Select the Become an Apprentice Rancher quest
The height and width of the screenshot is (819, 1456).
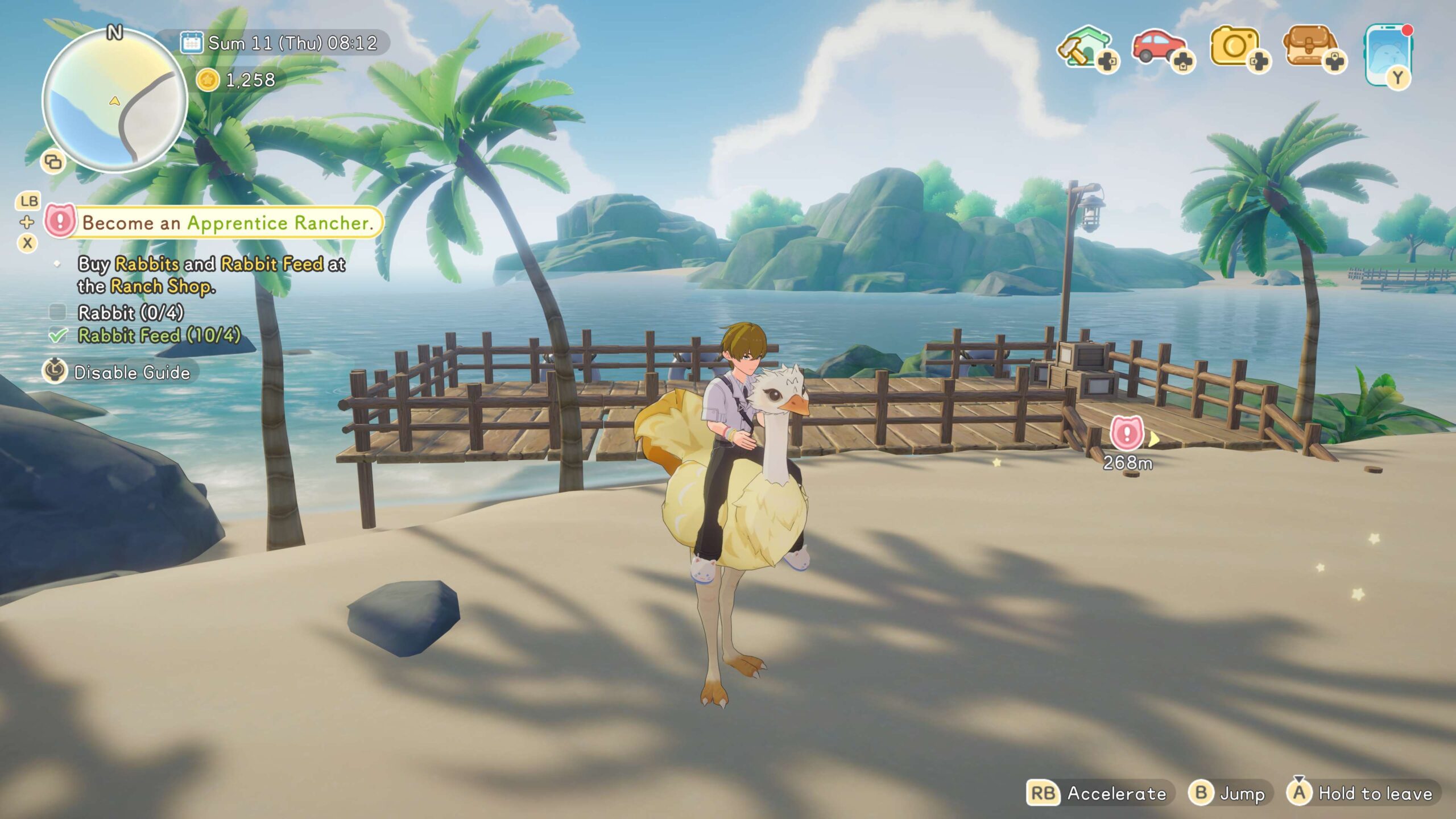(227, 222)
